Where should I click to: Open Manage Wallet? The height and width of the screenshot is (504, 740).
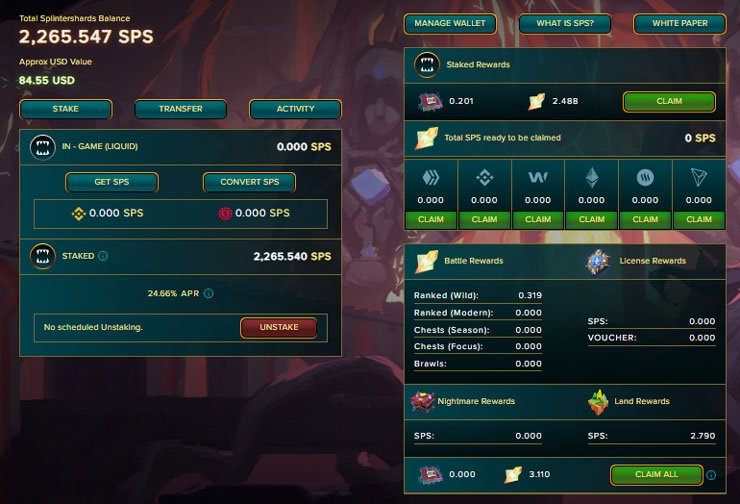tap(449, 23)
